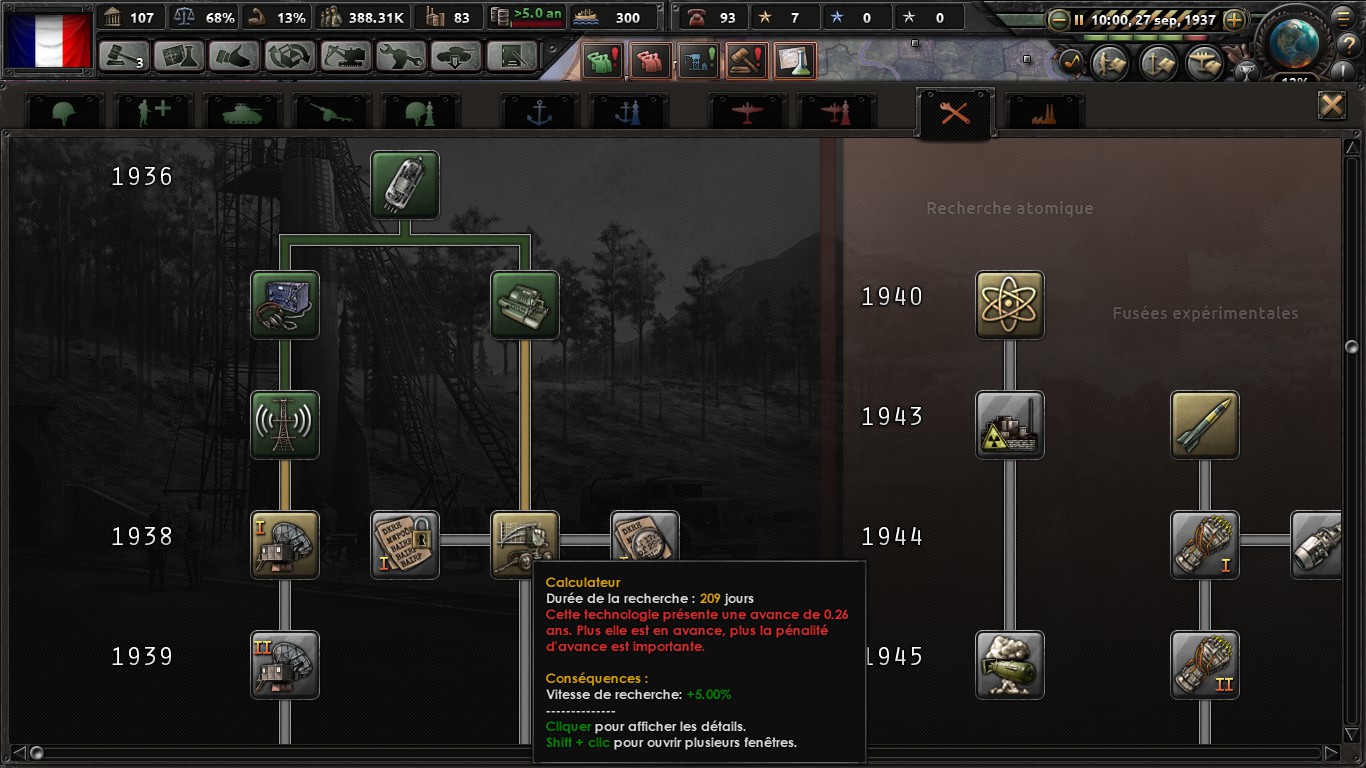The width and height of the screenshot is (1366, 768).
Task: Select the atomic research technology icon
Action: pyautogui.click(x=1010, y=305)
